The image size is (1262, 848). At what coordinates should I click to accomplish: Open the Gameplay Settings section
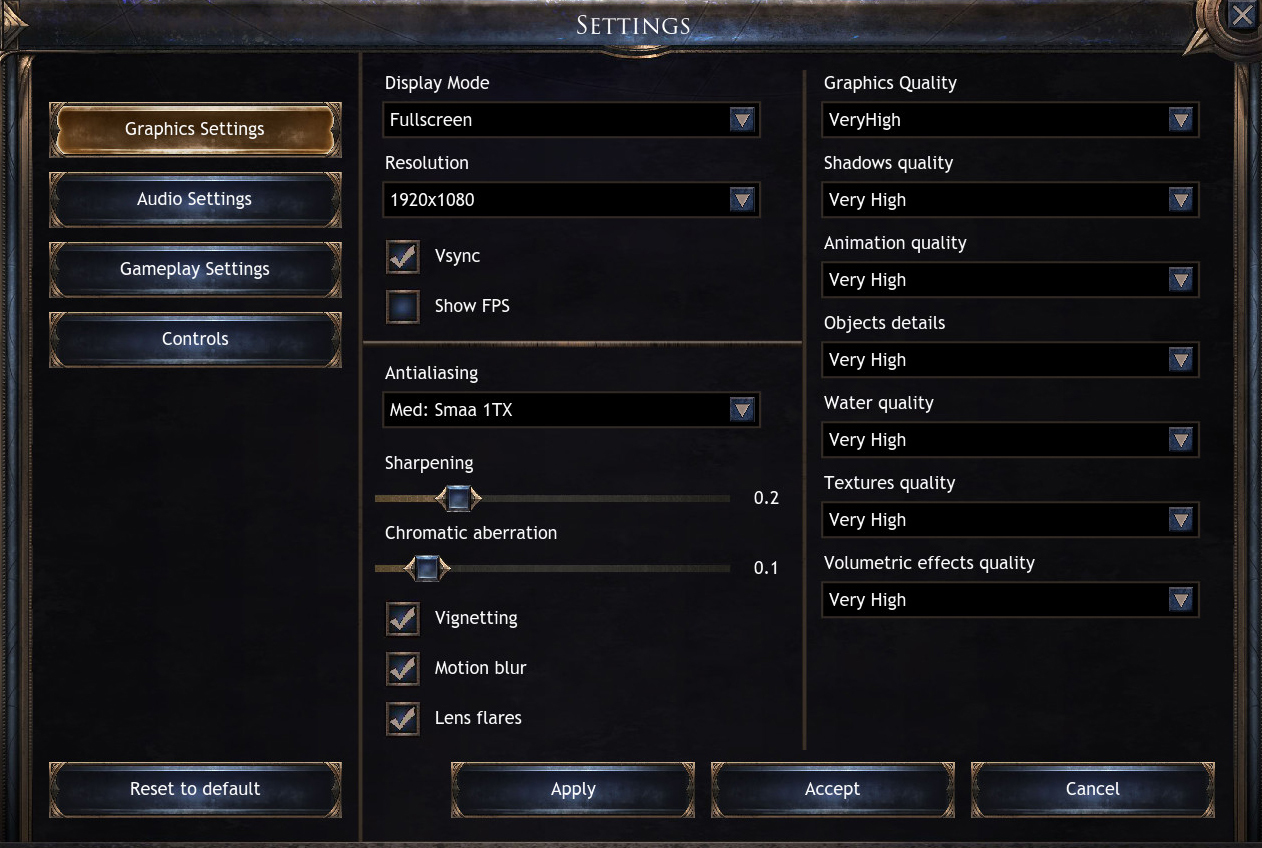click(195, 269)
